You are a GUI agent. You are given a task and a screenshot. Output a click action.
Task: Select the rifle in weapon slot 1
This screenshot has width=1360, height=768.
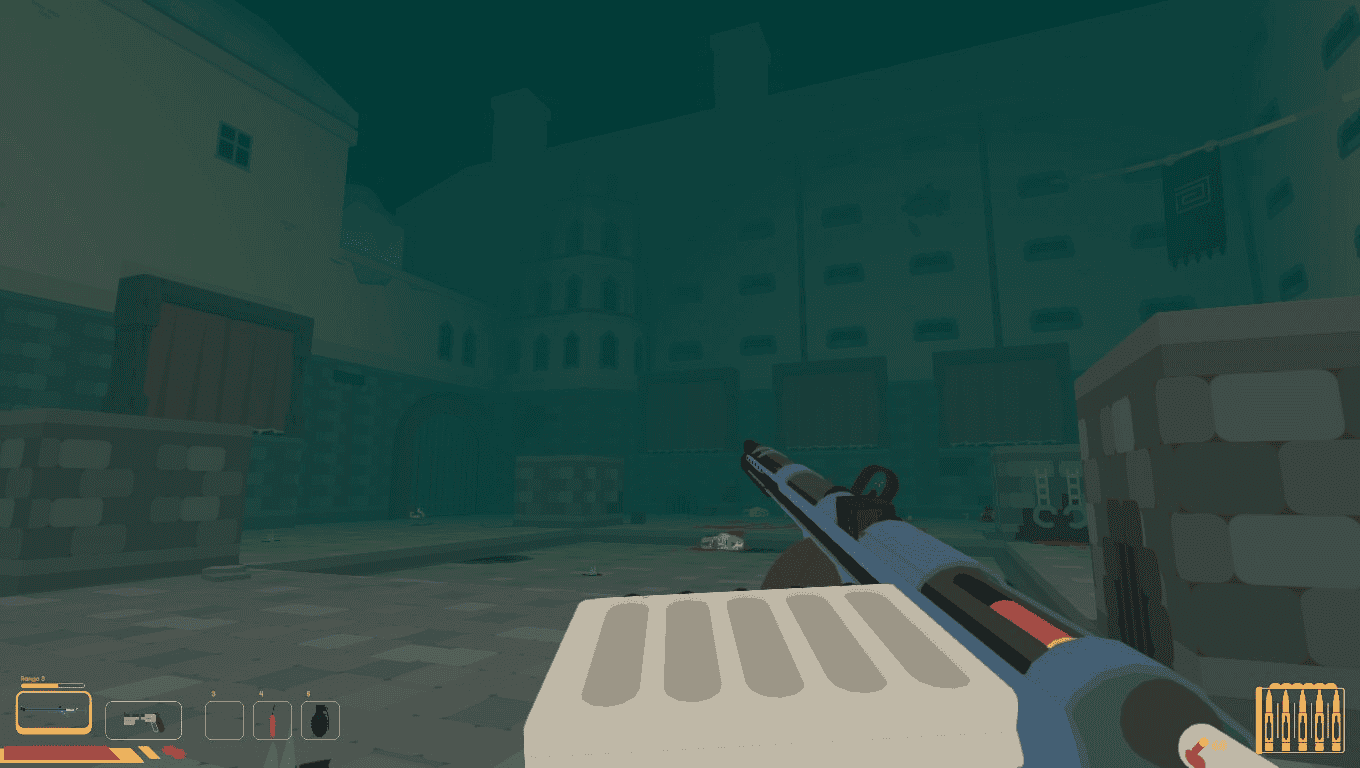[x=52, y=712]
